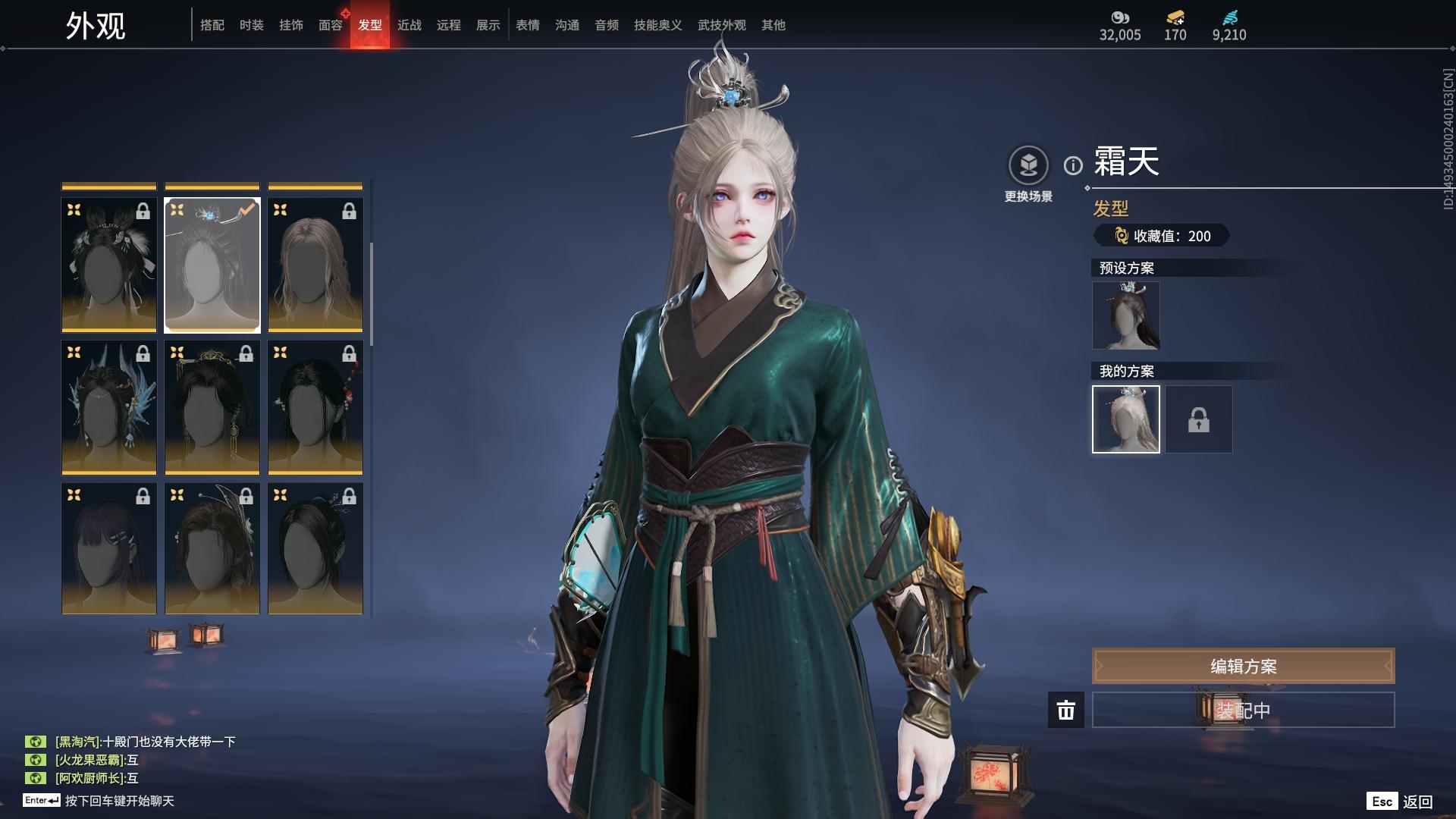
Task: Open the 表情 tab
Action: pos(528,25)
